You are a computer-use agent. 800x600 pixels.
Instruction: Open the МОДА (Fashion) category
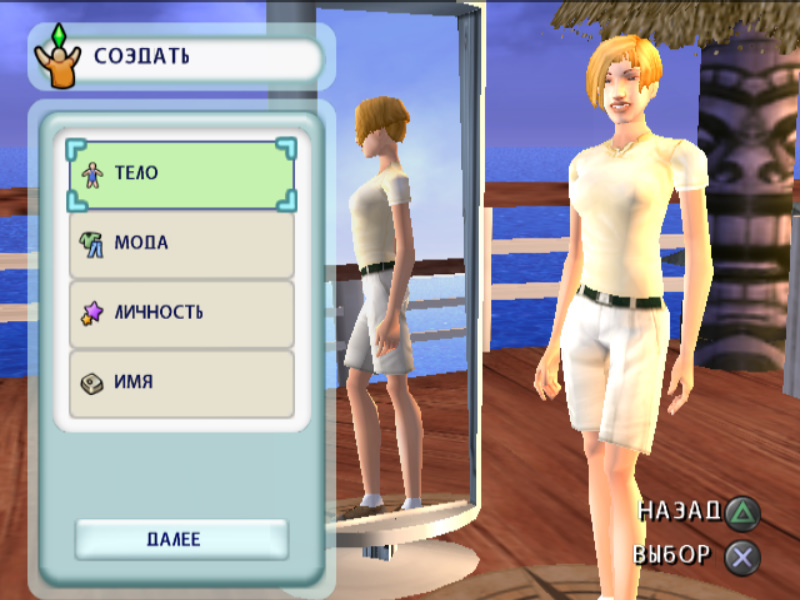(x=182, y=243)
